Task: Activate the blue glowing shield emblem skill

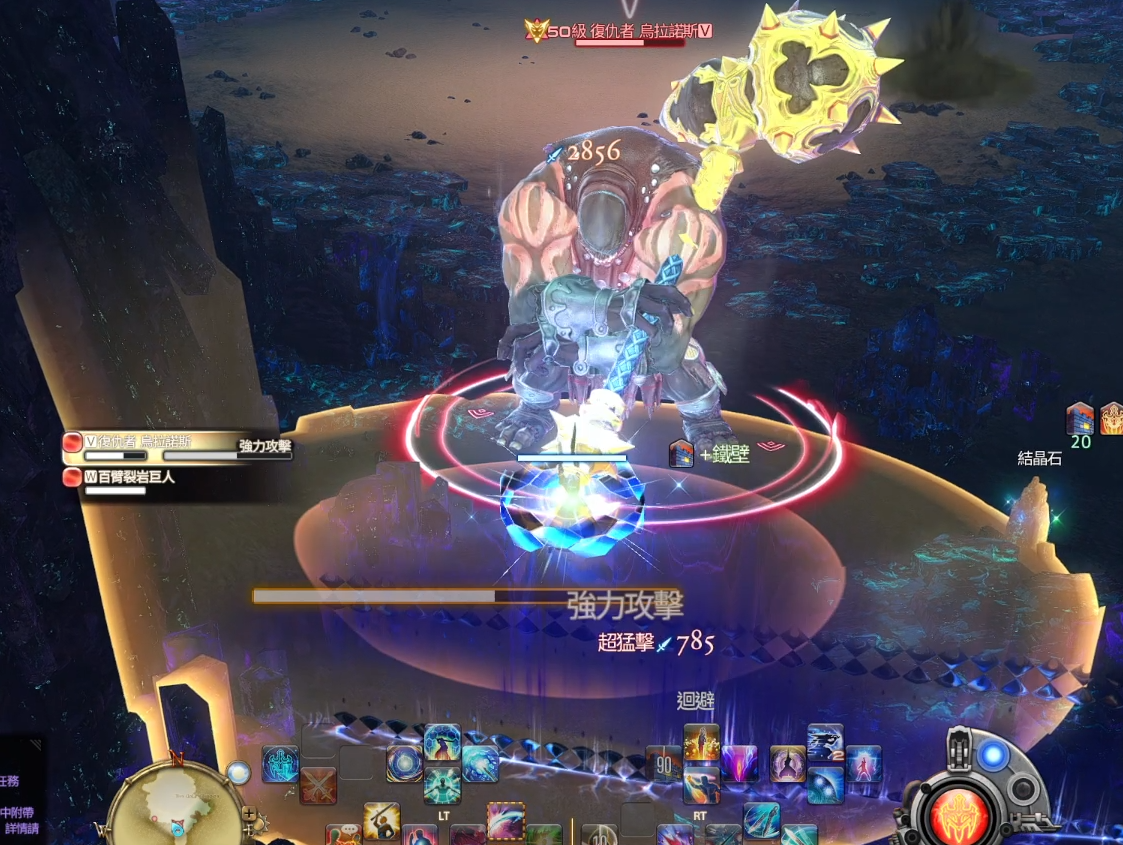Action: [281, 764]
